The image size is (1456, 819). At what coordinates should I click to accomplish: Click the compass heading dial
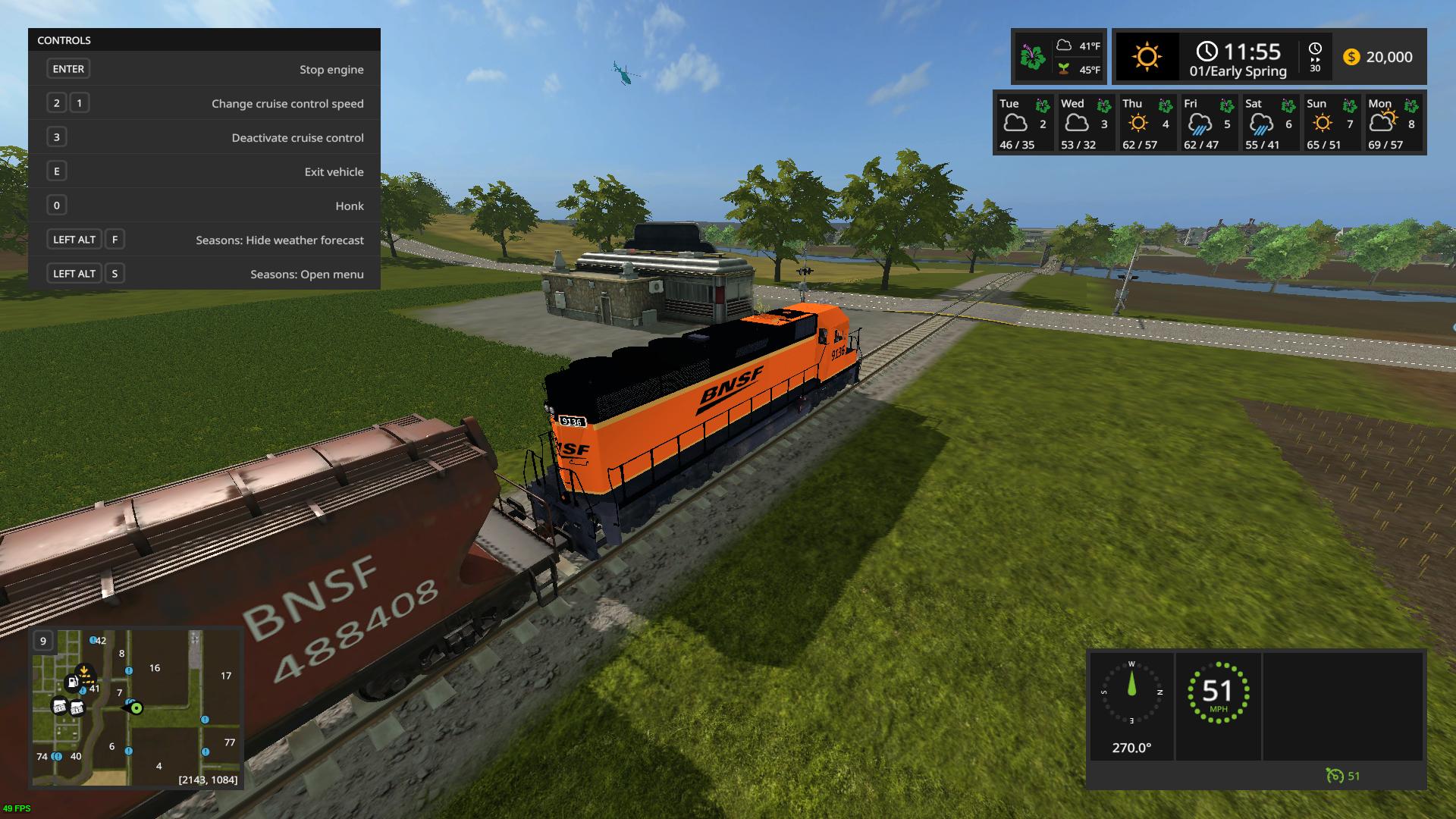(1131, 692)
